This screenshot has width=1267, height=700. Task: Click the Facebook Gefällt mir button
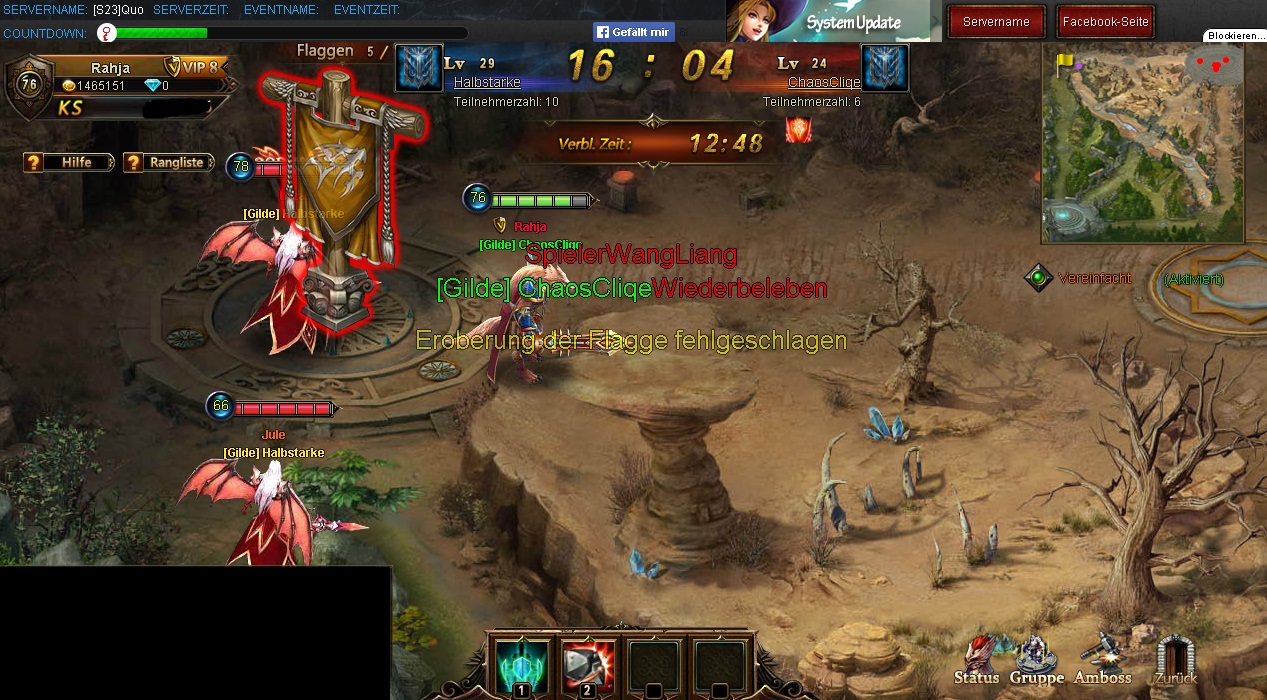coord(634,32)
